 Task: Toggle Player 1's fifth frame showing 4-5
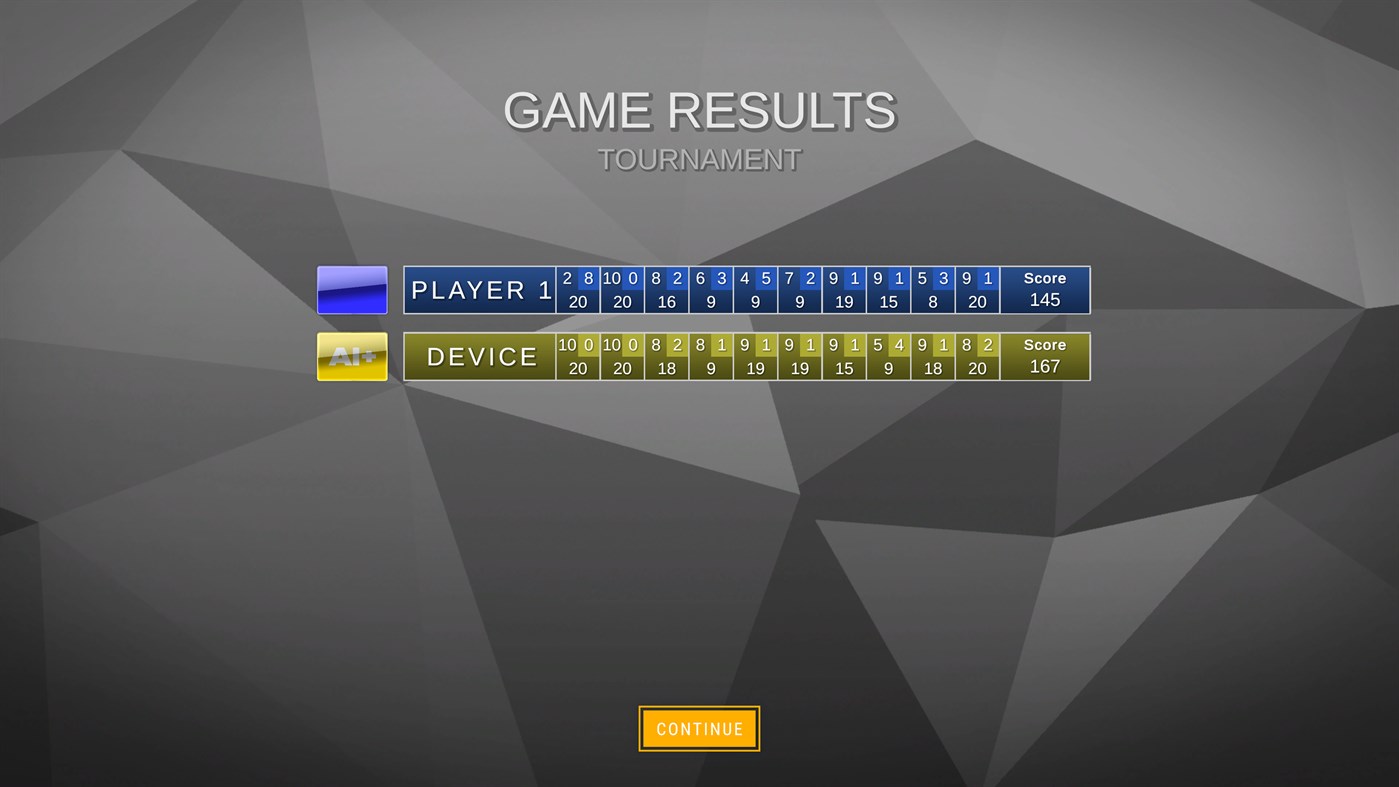tap(755, 290)
